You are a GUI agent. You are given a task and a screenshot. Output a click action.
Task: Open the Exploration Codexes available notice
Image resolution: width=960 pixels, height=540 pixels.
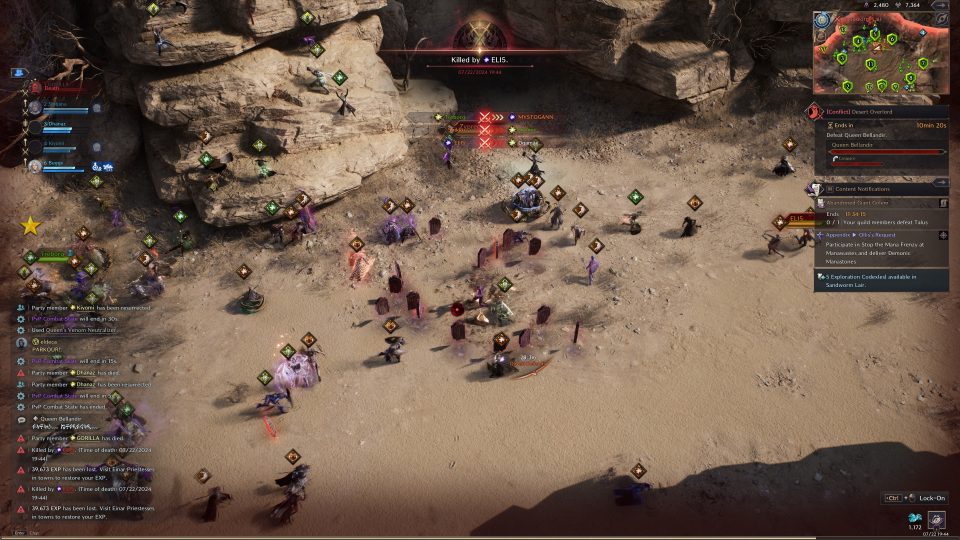[x=880, y=280]
